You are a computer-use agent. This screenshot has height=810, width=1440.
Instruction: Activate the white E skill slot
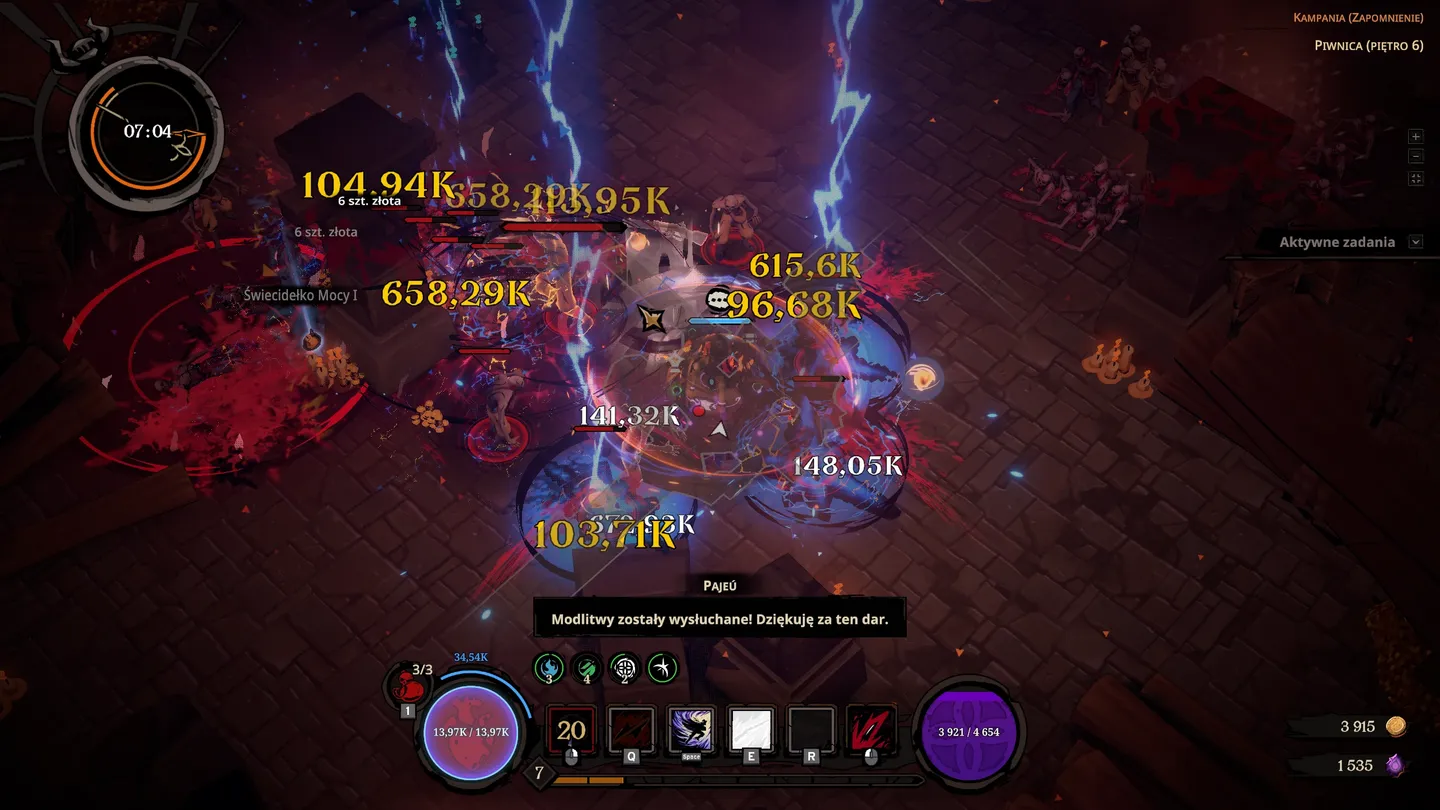pyautogui.click(x=751, y=731)
